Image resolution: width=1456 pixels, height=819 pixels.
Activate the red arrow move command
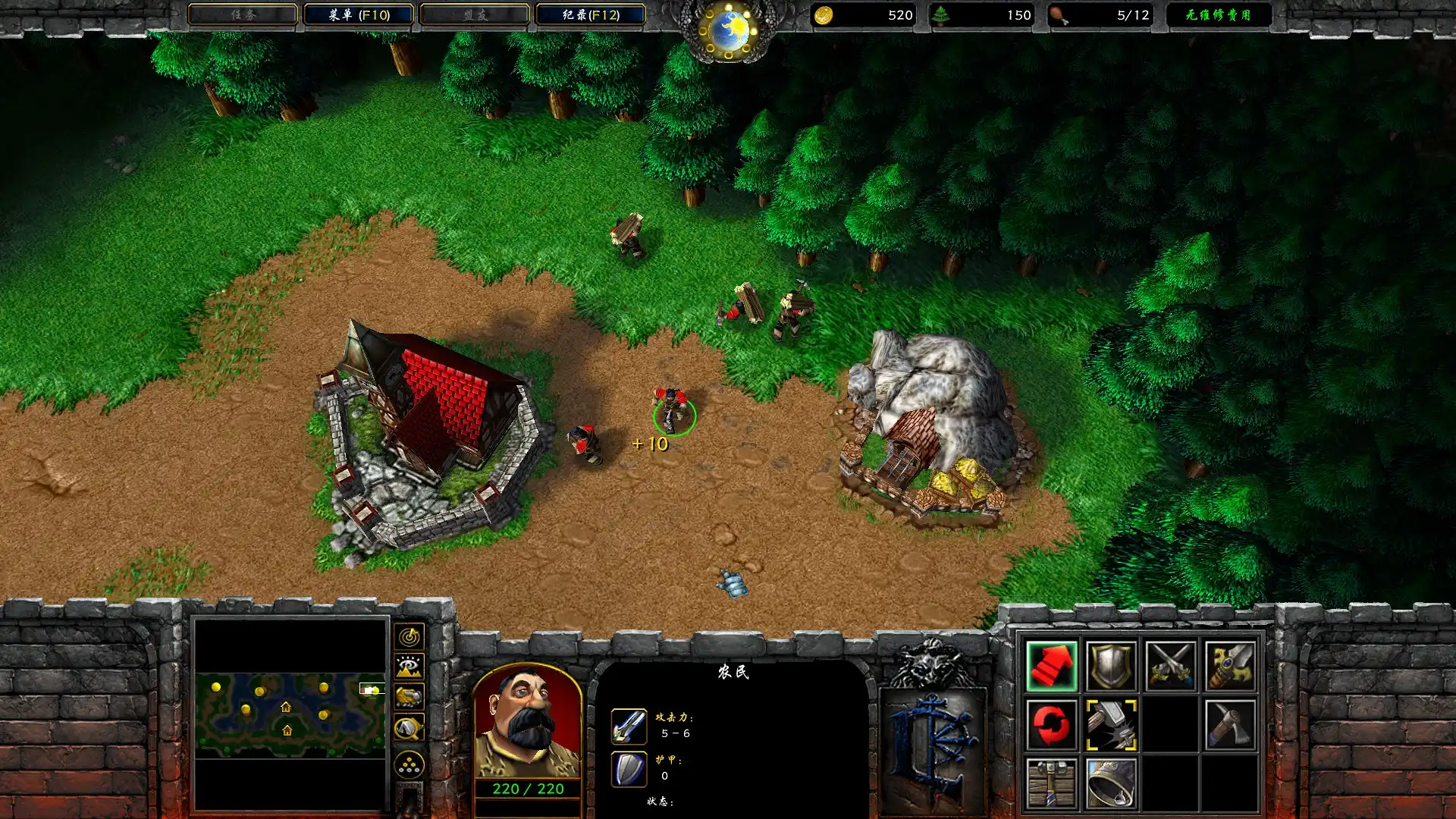click(x=1051, y=666)
